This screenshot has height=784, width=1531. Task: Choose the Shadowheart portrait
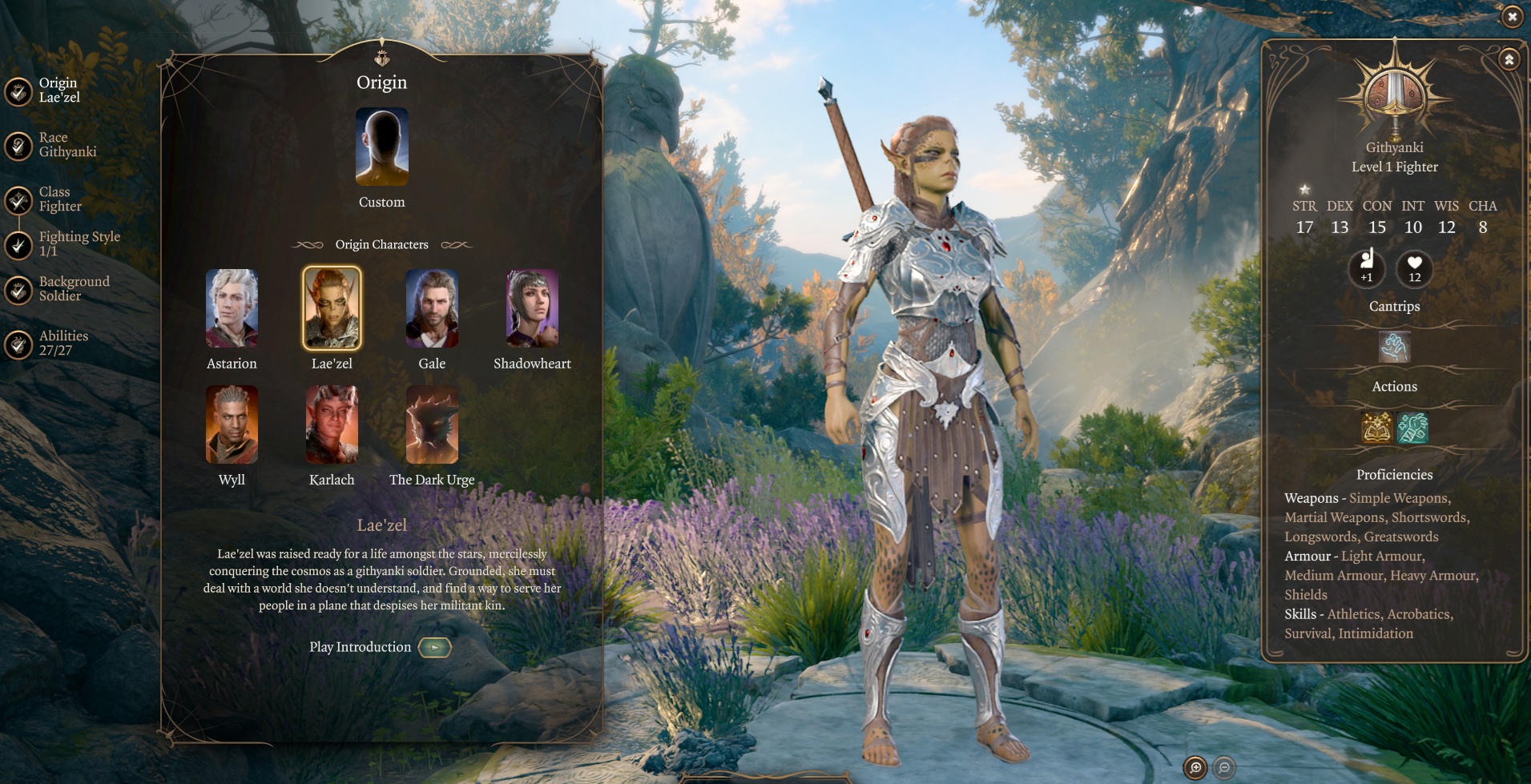tap(532, 308)
